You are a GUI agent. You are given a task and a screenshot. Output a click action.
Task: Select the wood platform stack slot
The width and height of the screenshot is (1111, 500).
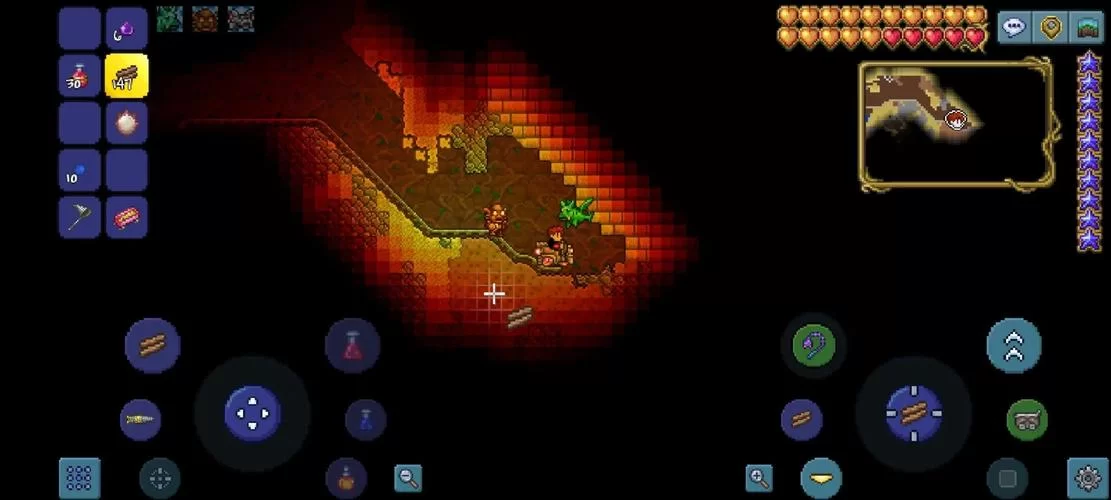pos(126,76)
